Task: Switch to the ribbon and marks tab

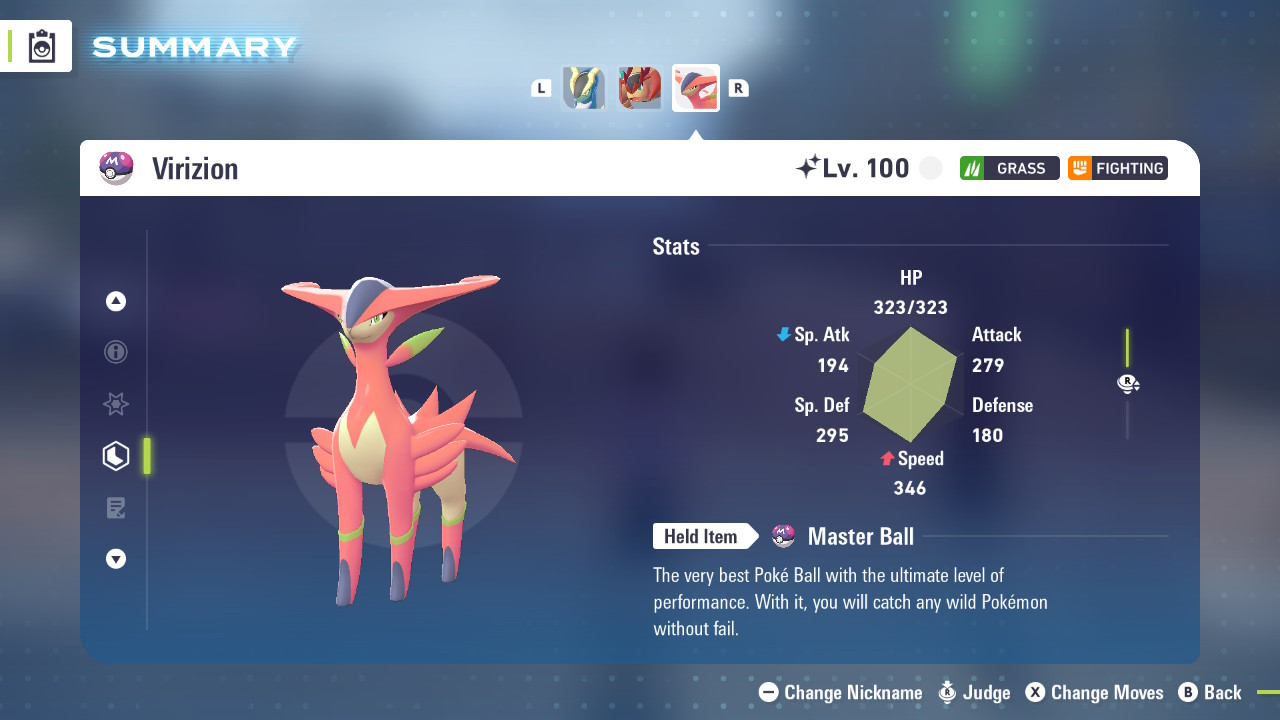Action: (x=116, y=404)
